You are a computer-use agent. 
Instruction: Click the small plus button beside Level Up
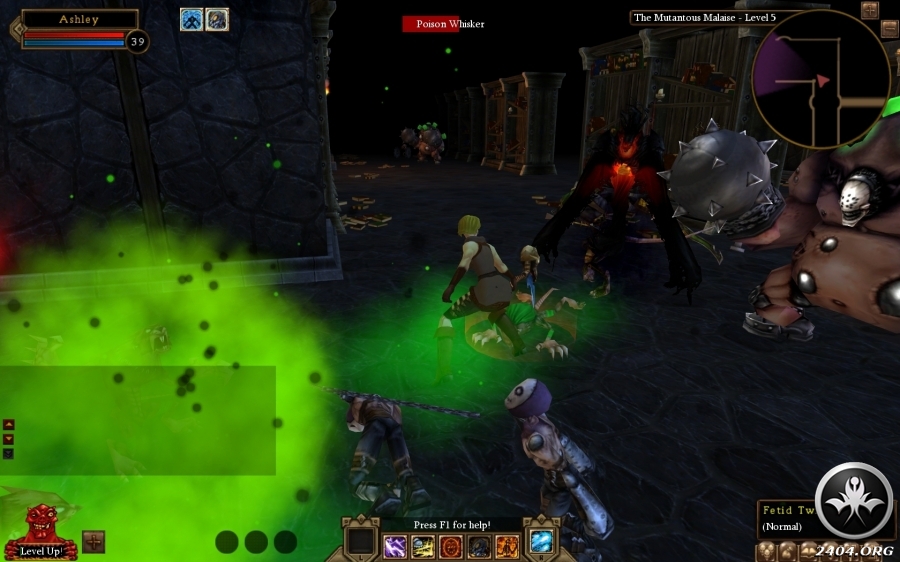click(x=93, y=541)
